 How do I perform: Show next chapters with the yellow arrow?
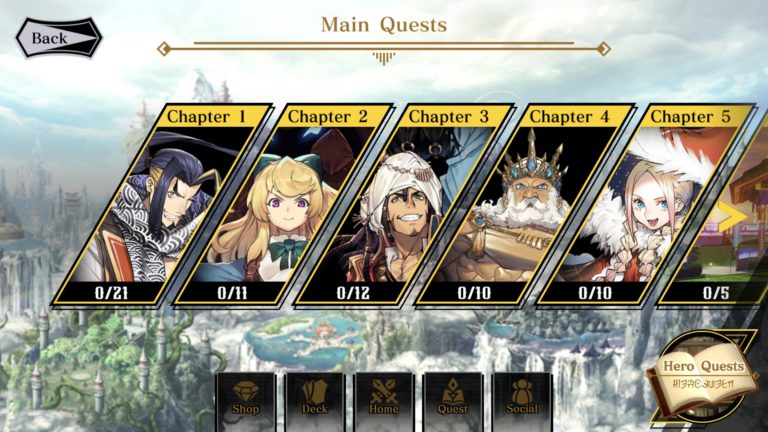736,214
